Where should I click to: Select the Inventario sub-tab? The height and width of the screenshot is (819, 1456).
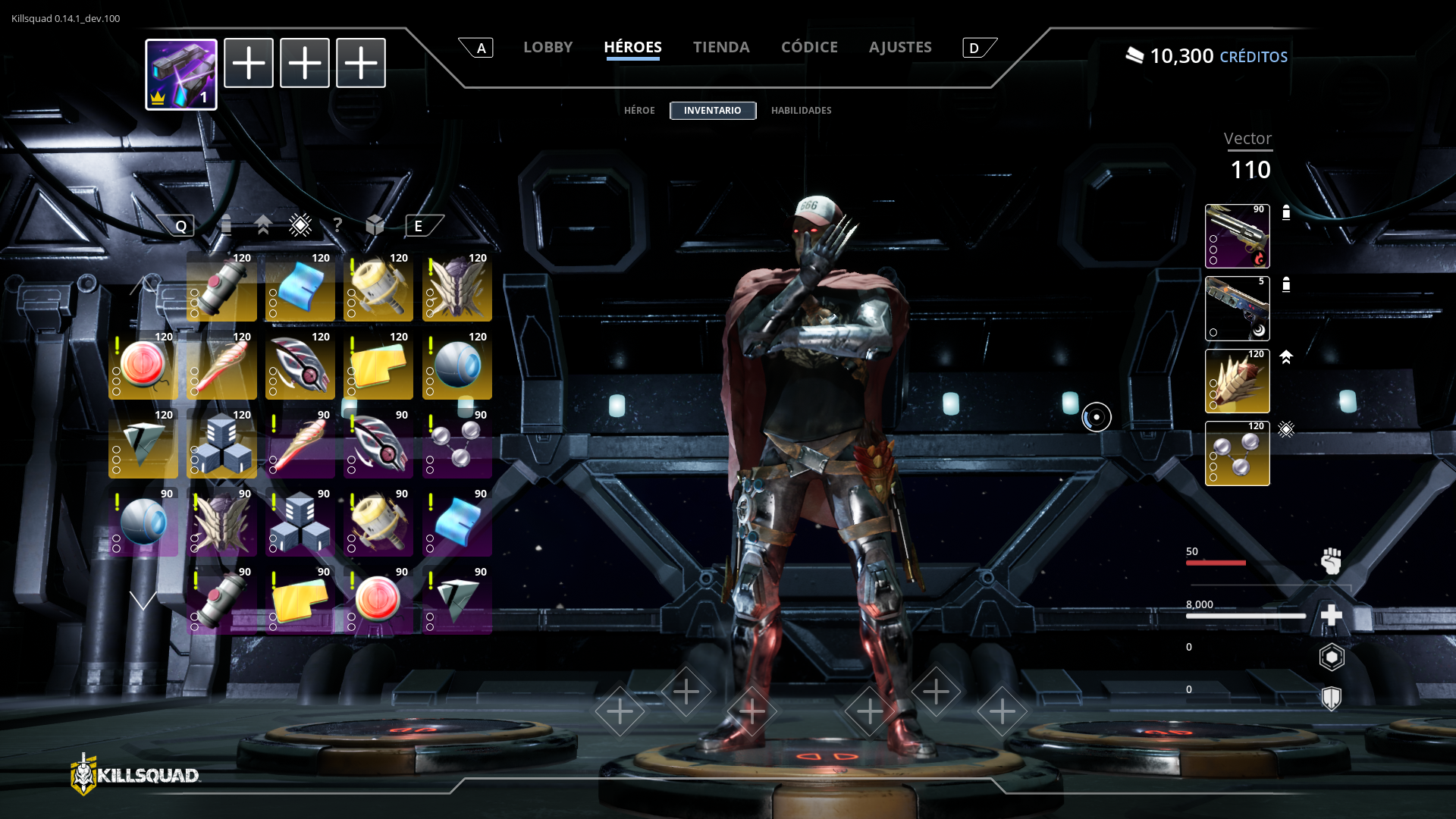712,111
